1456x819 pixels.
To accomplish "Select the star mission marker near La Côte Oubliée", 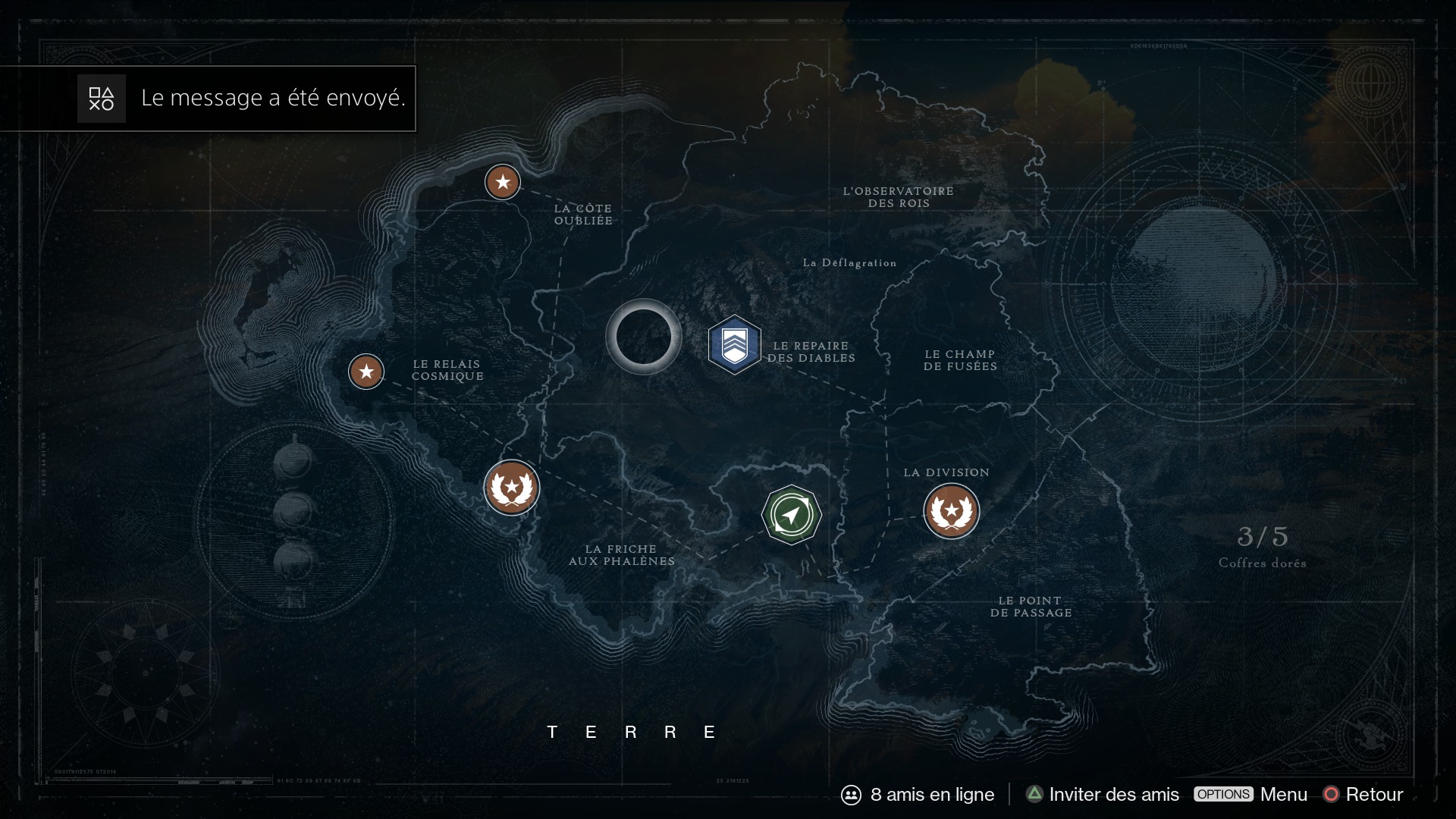I will click(x=502, y=182).
